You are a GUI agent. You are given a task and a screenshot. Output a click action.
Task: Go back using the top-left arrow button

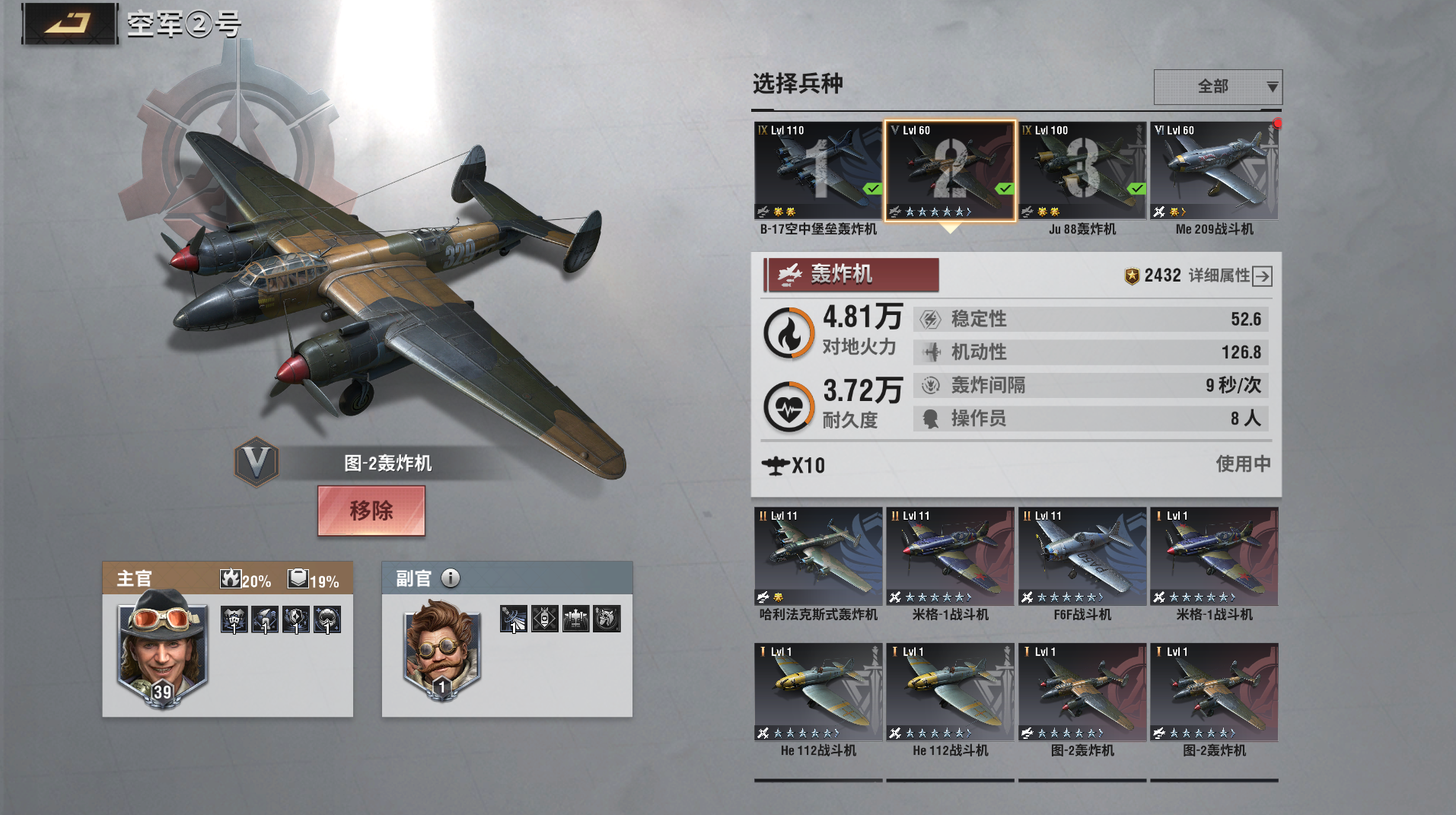point(69,24)
